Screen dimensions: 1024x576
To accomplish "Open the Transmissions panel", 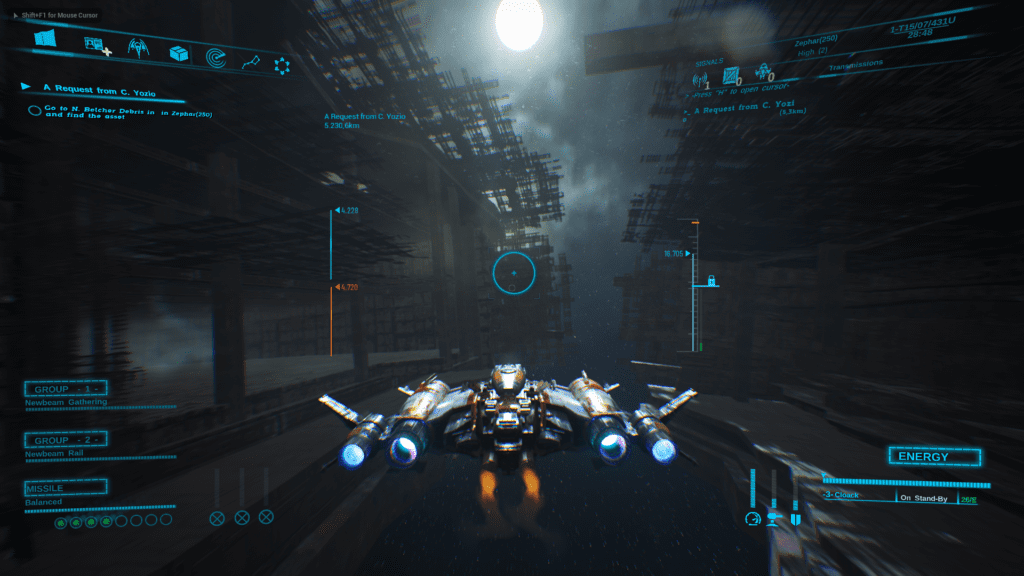I will 856,65.
